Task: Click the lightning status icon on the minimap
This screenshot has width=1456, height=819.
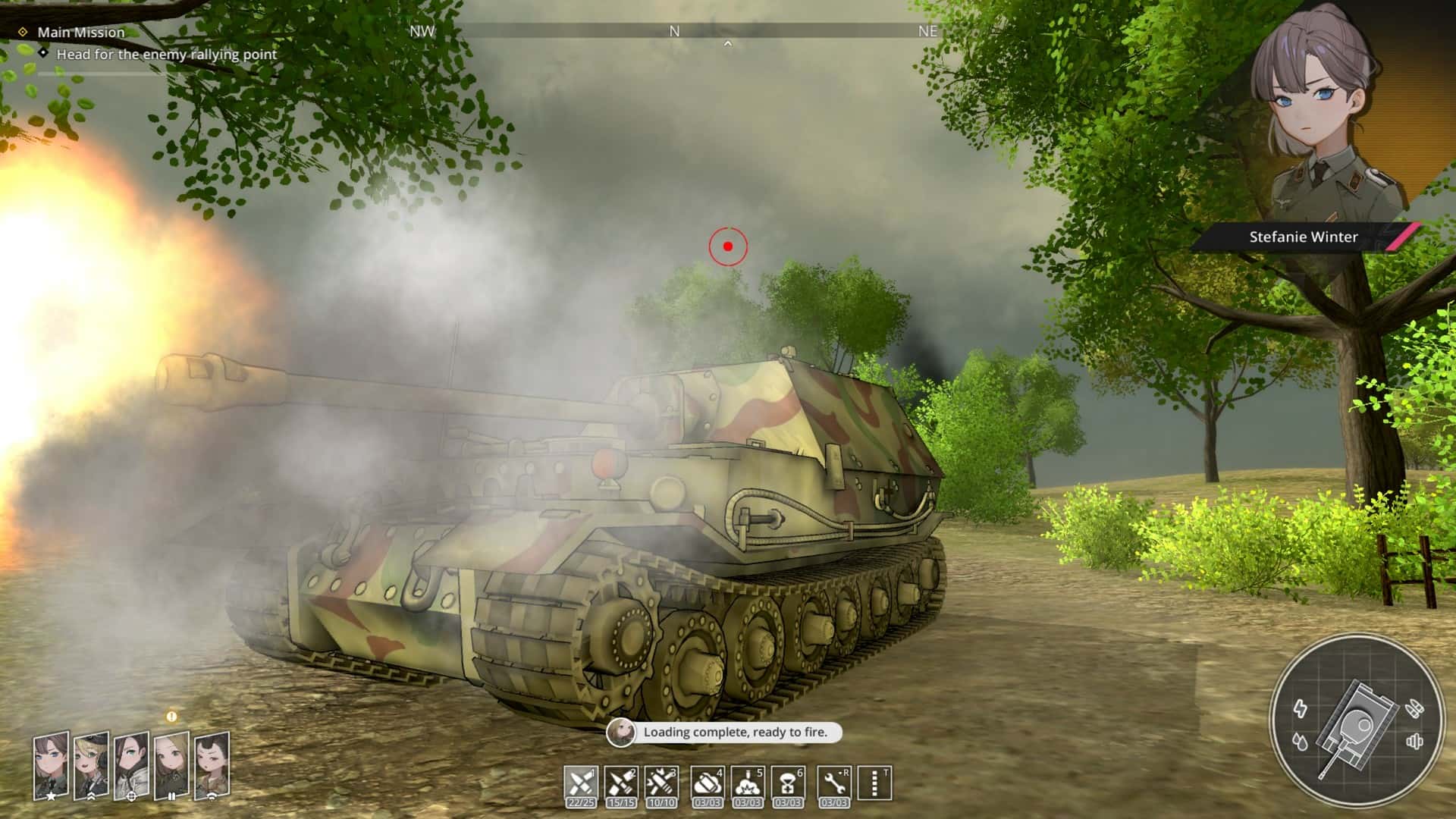Action: 1301,706
